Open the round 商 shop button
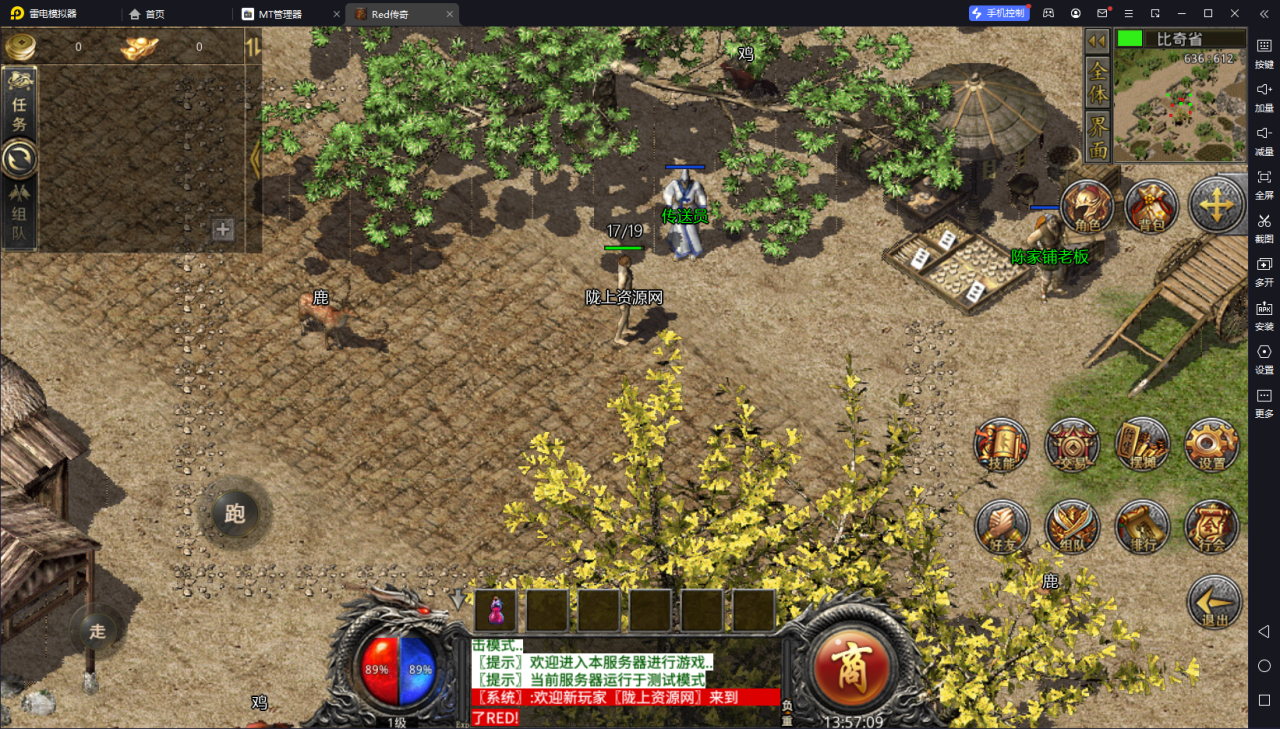This screenshot has height=729, width=1280. [851, 663]
